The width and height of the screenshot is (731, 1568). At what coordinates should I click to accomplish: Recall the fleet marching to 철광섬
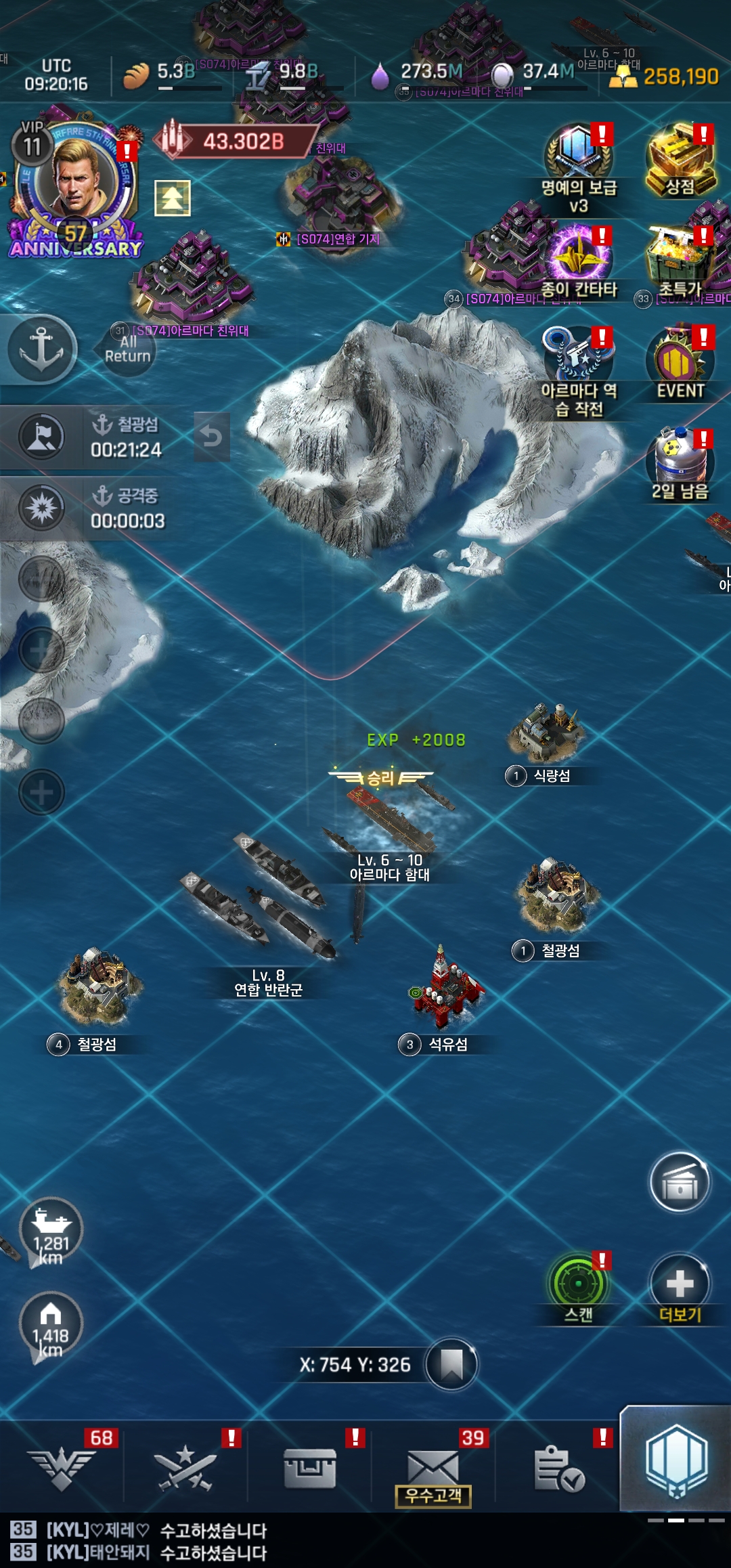point(212,437)
